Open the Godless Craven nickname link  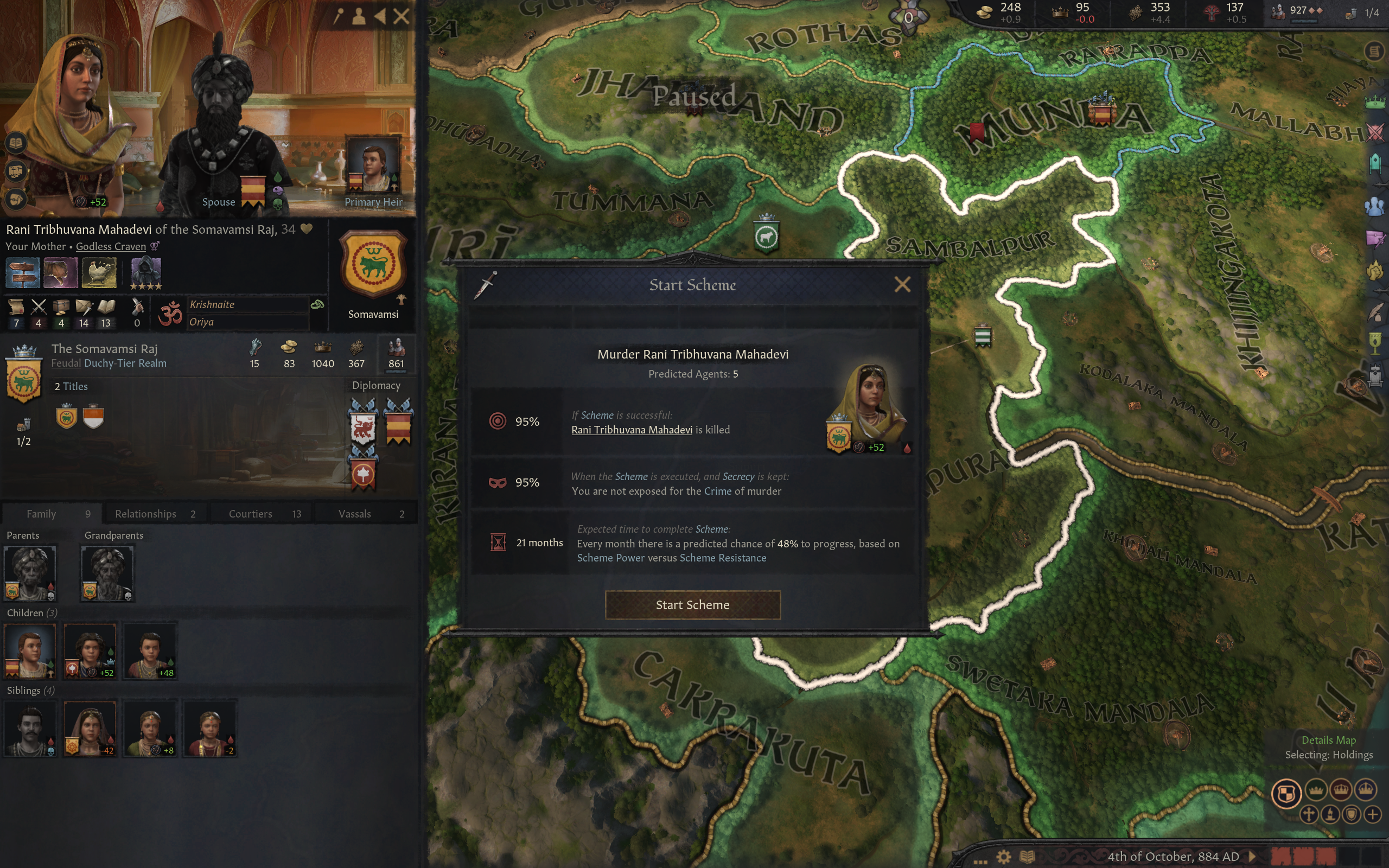pyautogui.click(x=111, y=246)
